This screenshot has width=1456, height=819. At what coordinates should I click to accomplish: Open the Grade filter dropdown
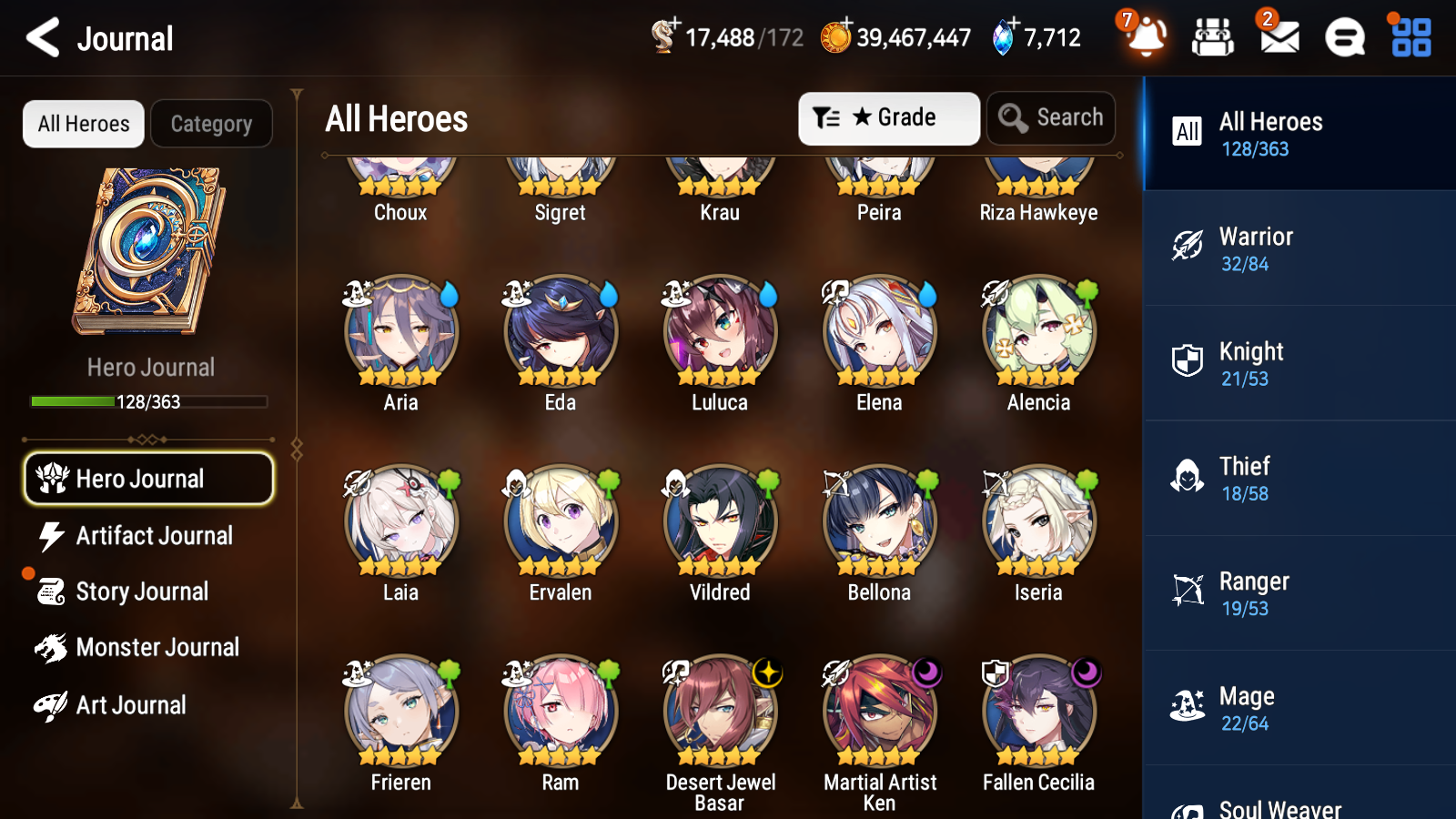coord(888,117)
